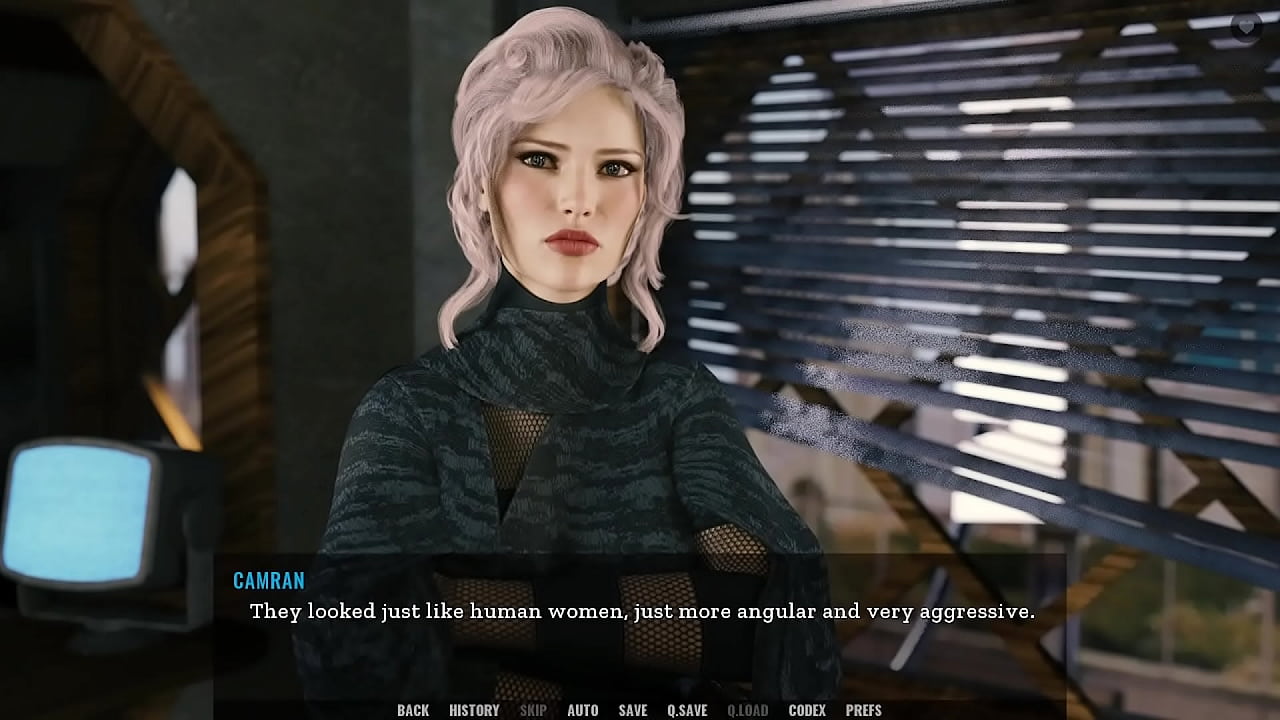Viewport: 1280px width, 720px height.
Task: Load the last quicksave via Q.LOAD
Action: pyautogui.click(x=748, y=710)
